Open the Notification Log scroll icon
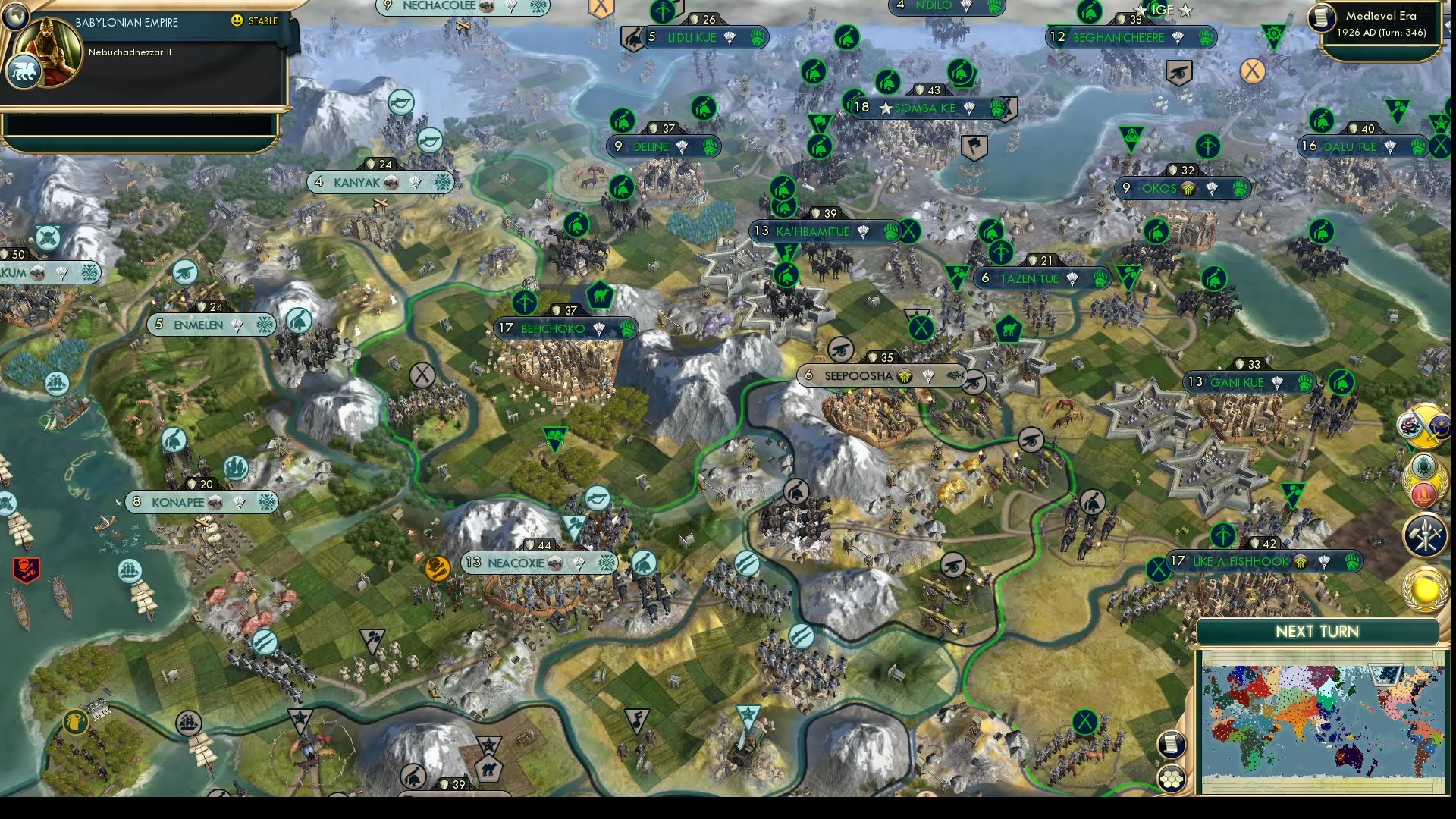Image resolution: width=1456 pixels, height=819 pixels. coord(1170,744)
